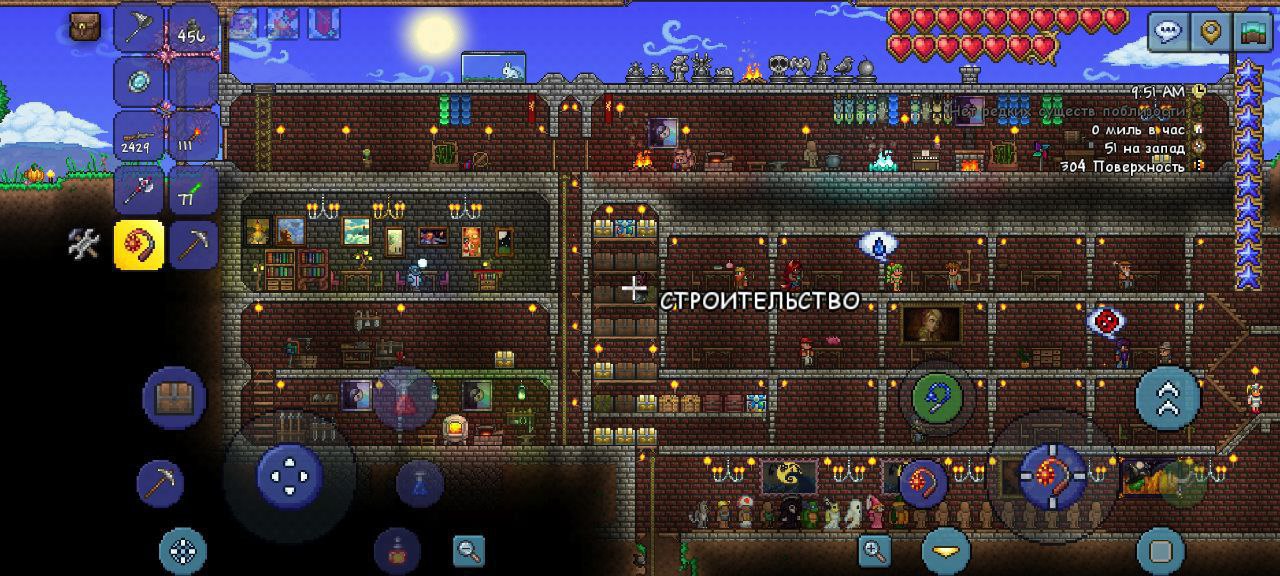Tap the double-arrow jump button
1280x576 pixels.
coord(1167,397)
